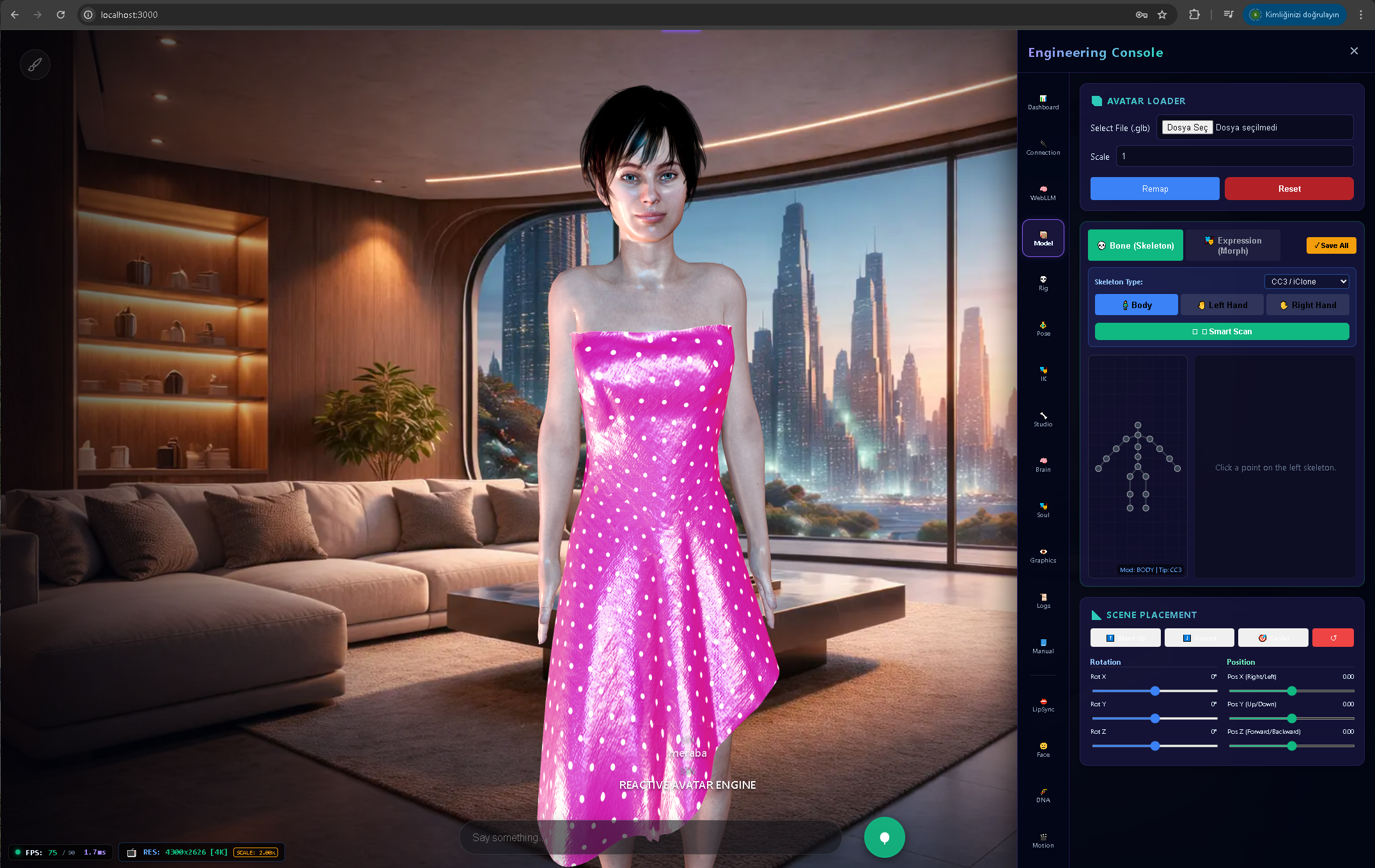Enable Body skeleton editing mode
1375x868 pixels.
1136,305
